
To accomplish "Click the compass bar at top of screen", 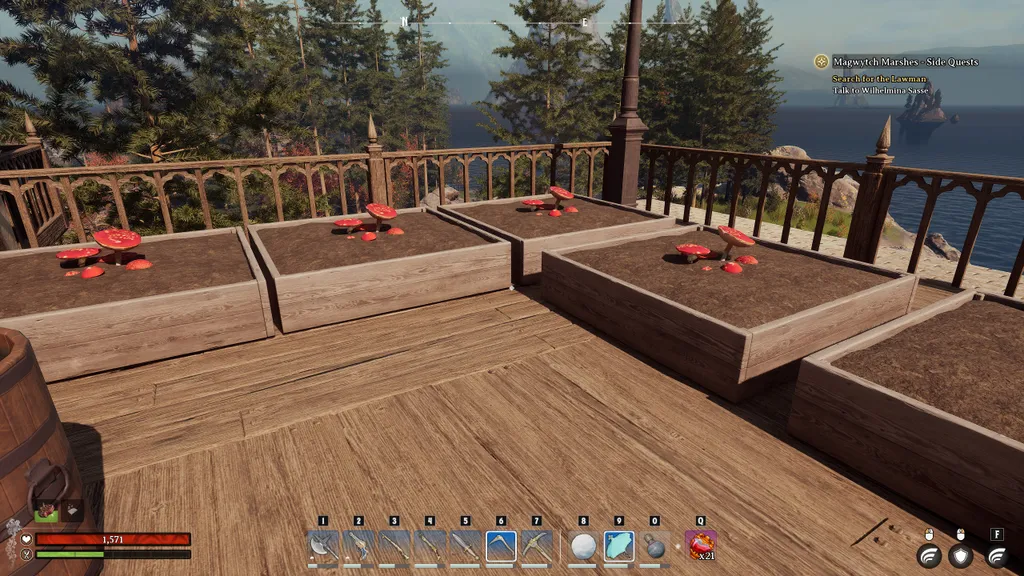I will tap(493, 21).
